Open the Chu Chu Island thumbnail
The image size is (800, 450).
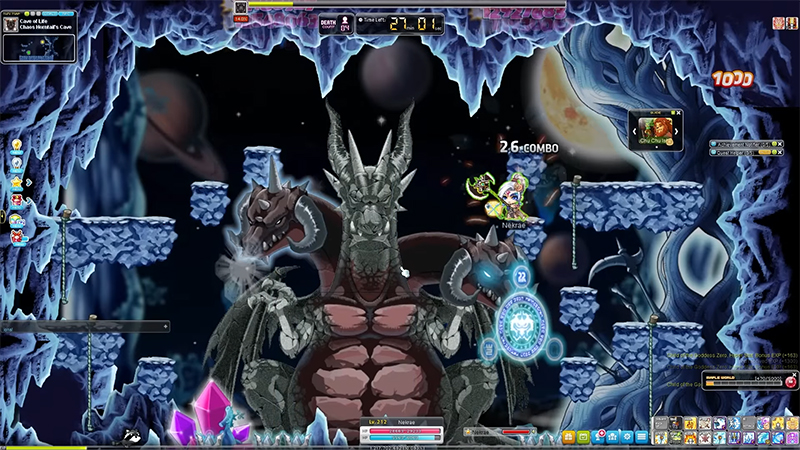click(x=656, y=129)
